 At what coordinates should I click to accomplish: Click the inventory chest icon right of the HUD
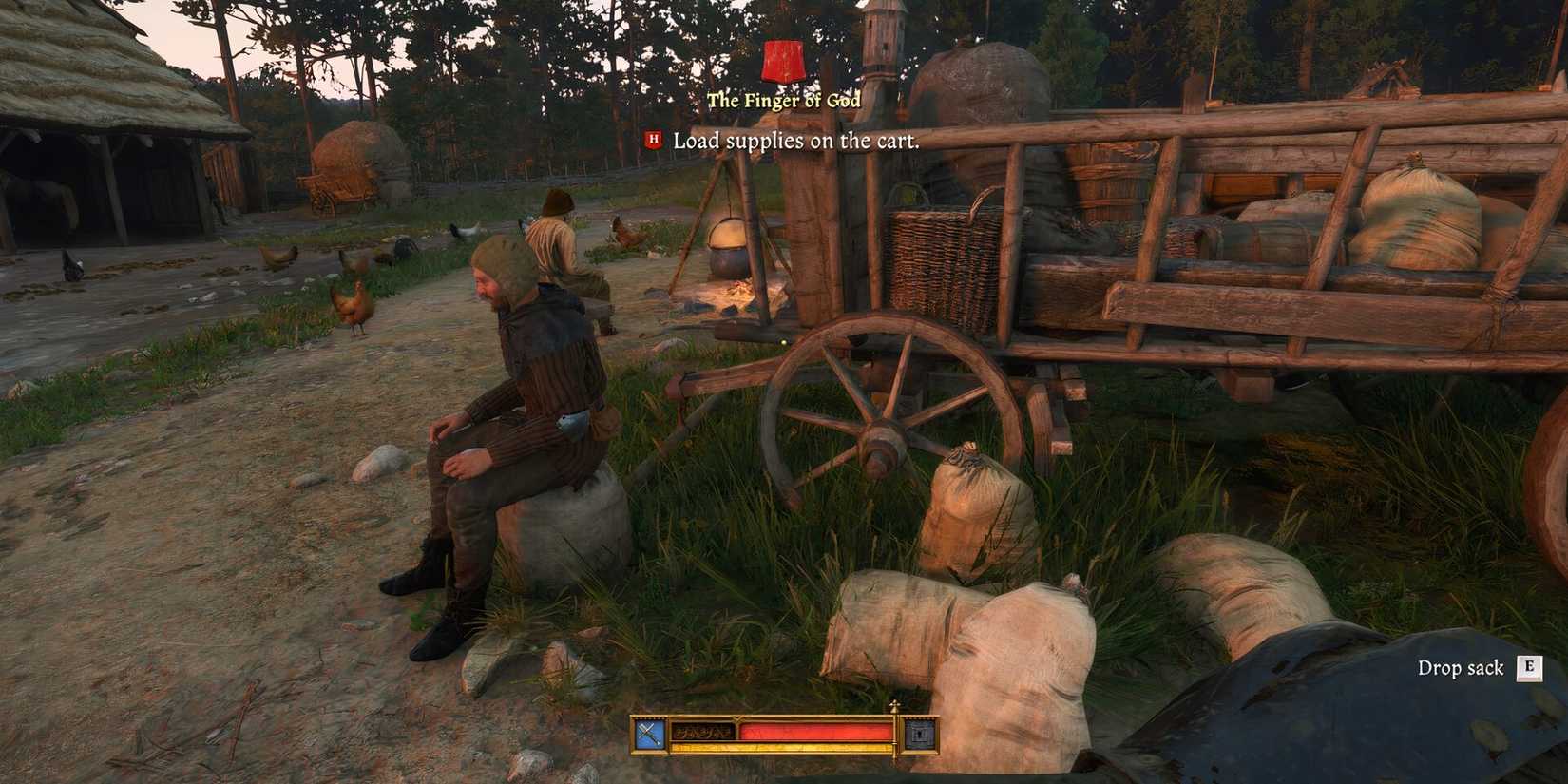[x=918, y=734]
